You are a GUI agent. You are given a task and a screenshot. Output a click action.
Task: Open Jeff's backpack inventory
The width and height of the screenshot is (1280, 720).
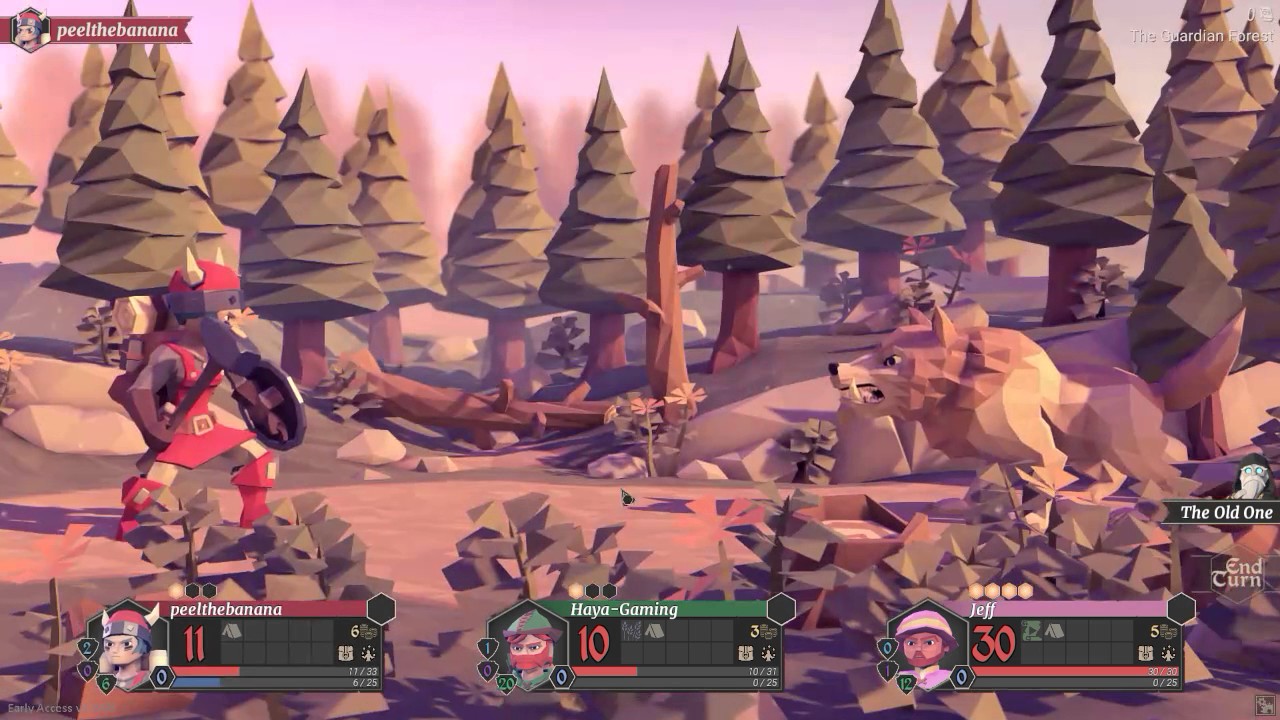1146,653
